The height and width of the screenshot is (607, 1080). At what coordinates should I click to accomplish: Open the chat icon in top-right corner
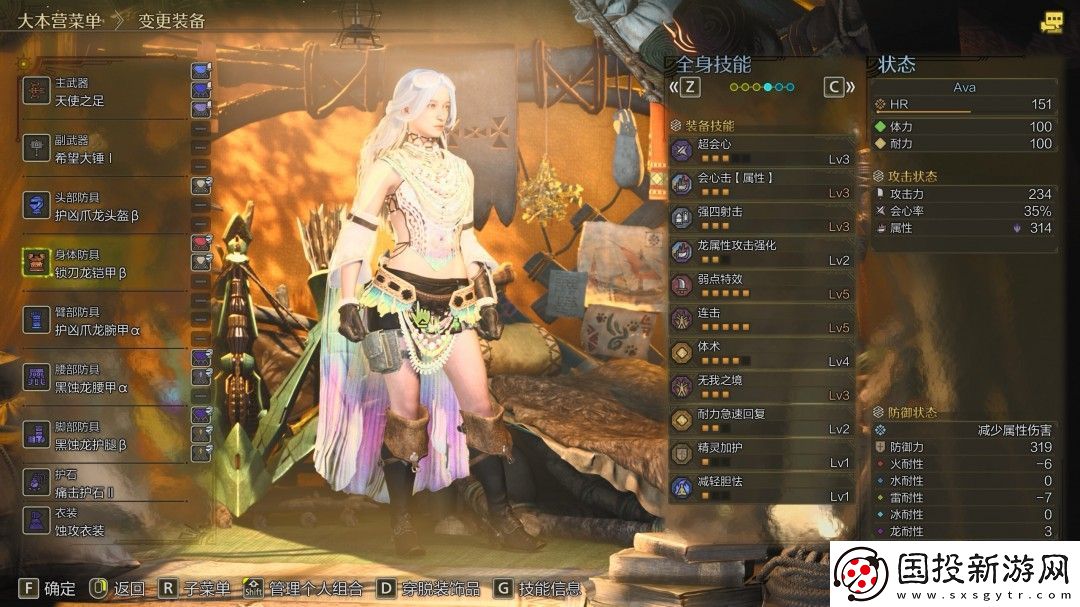[x=1051, y=22]
